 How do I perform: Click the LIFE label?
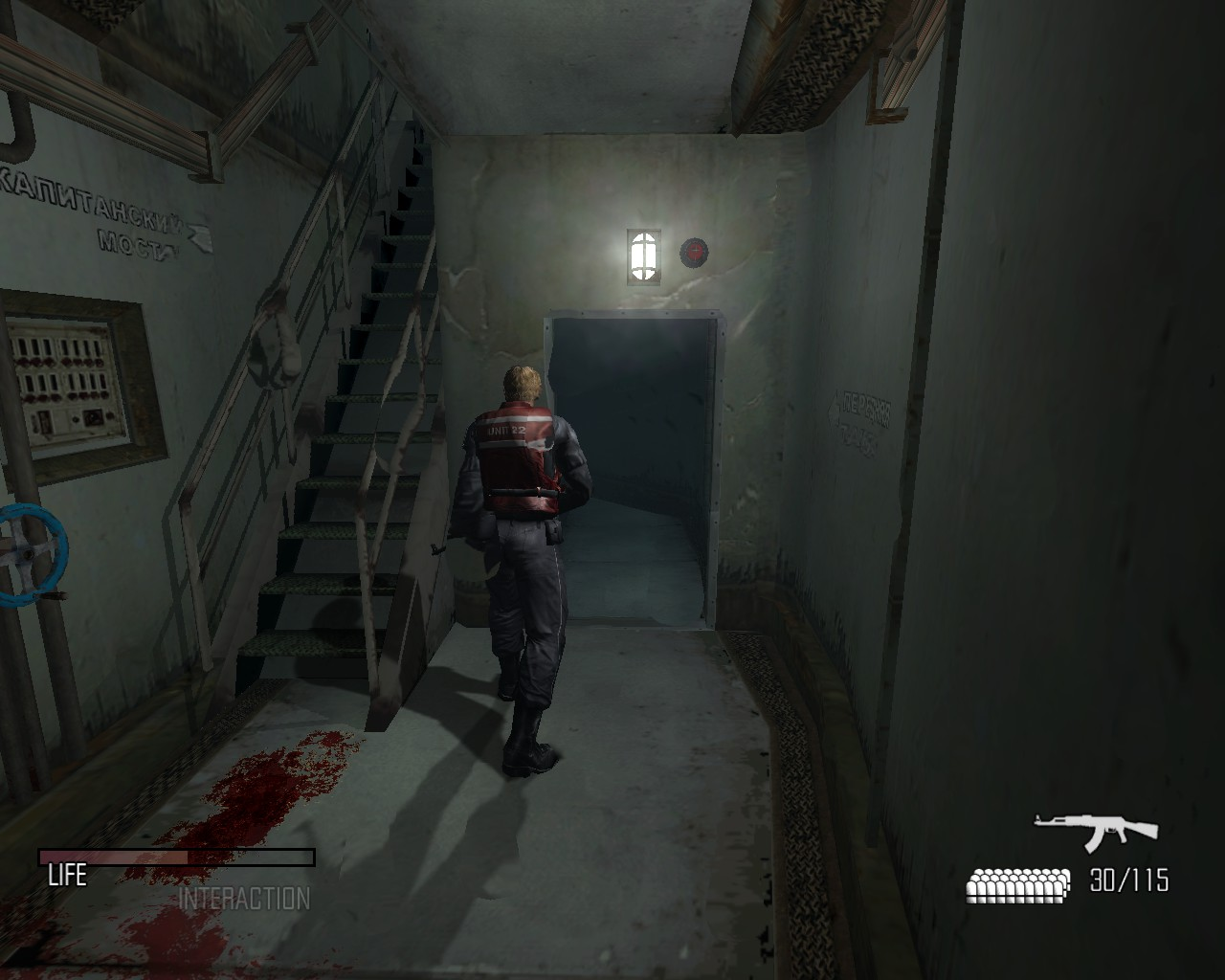click(69, 876)
